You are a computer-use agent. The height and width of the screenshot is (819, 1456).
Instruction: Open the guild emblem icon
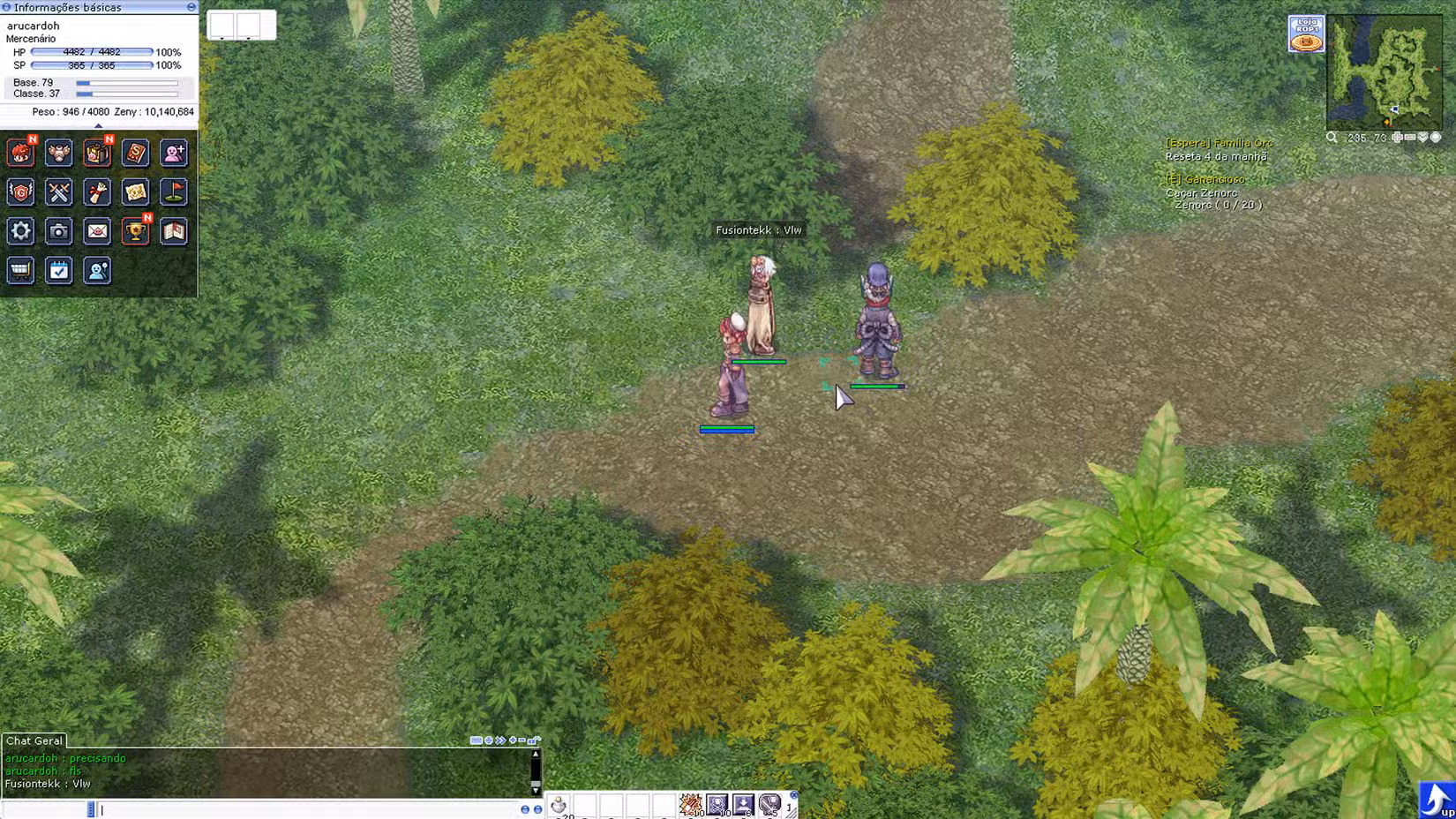(20, 192)
